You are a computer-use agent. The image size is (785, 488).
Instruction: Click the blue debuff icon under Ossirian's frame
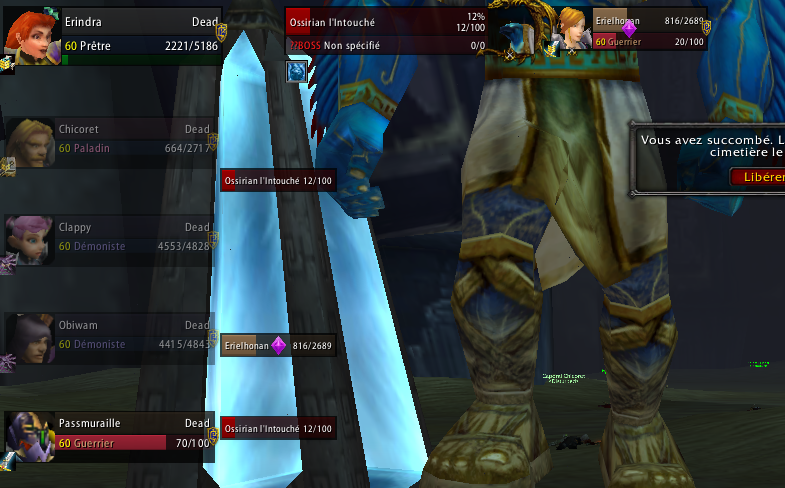coord(296,71)
